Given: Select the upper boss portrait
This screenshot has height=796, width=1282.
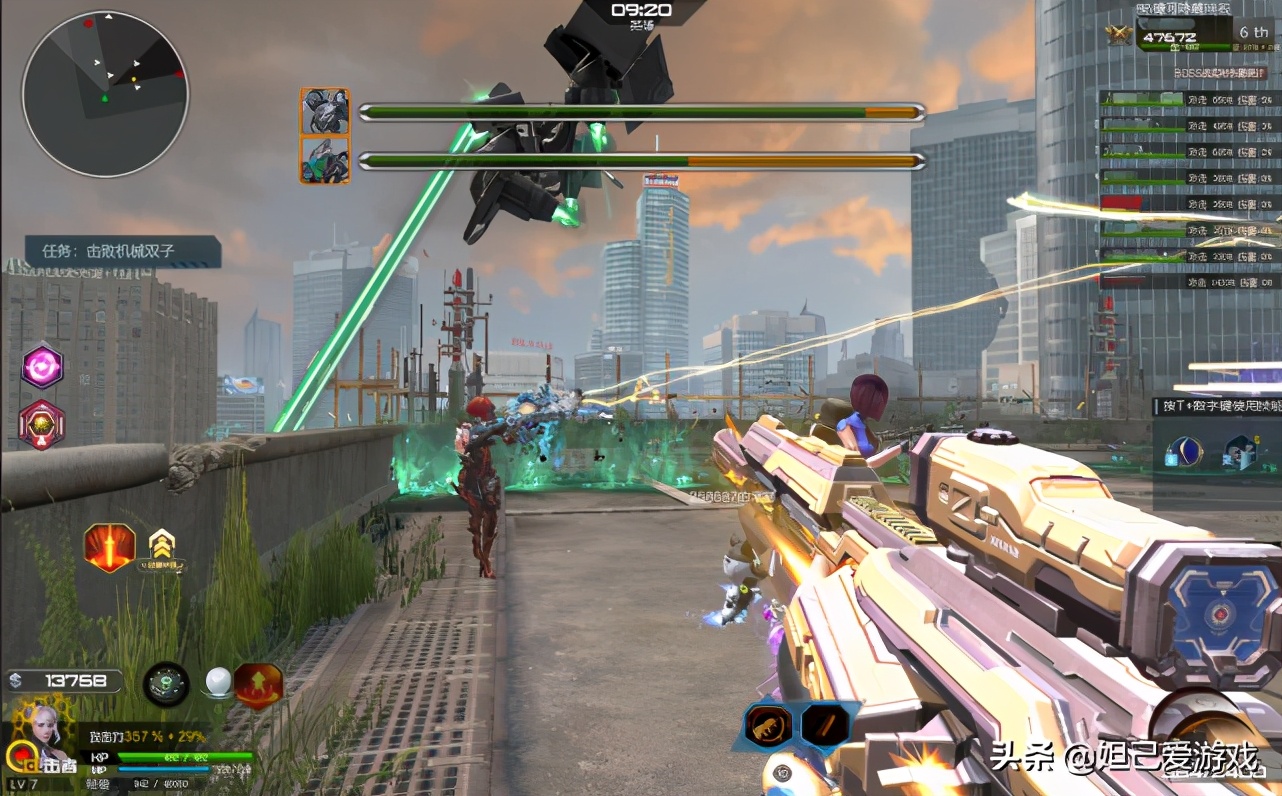Looking at the screenshot, I should 325,111.
